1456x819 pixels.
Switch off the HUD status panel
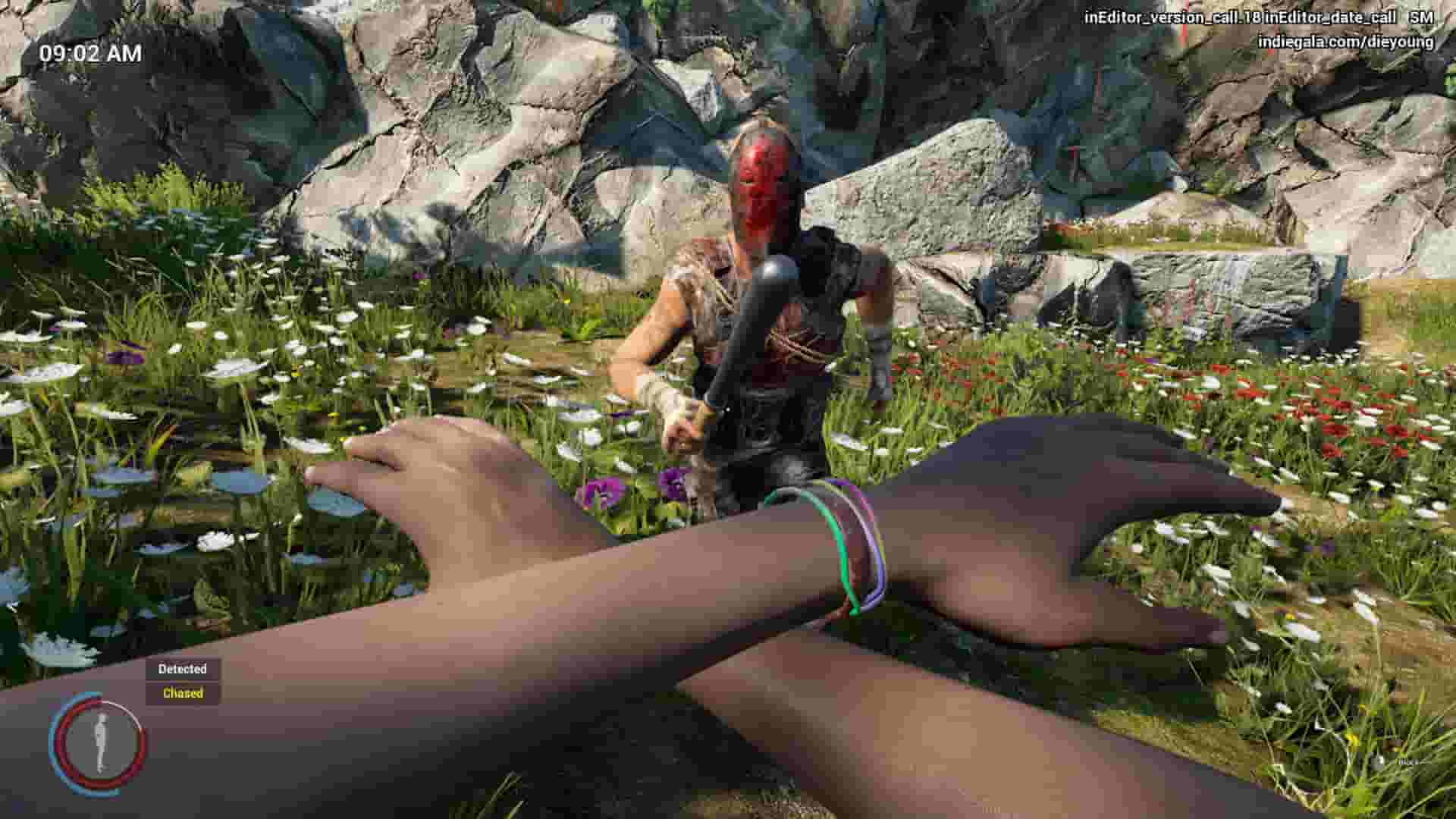click(x=182, y=681)
